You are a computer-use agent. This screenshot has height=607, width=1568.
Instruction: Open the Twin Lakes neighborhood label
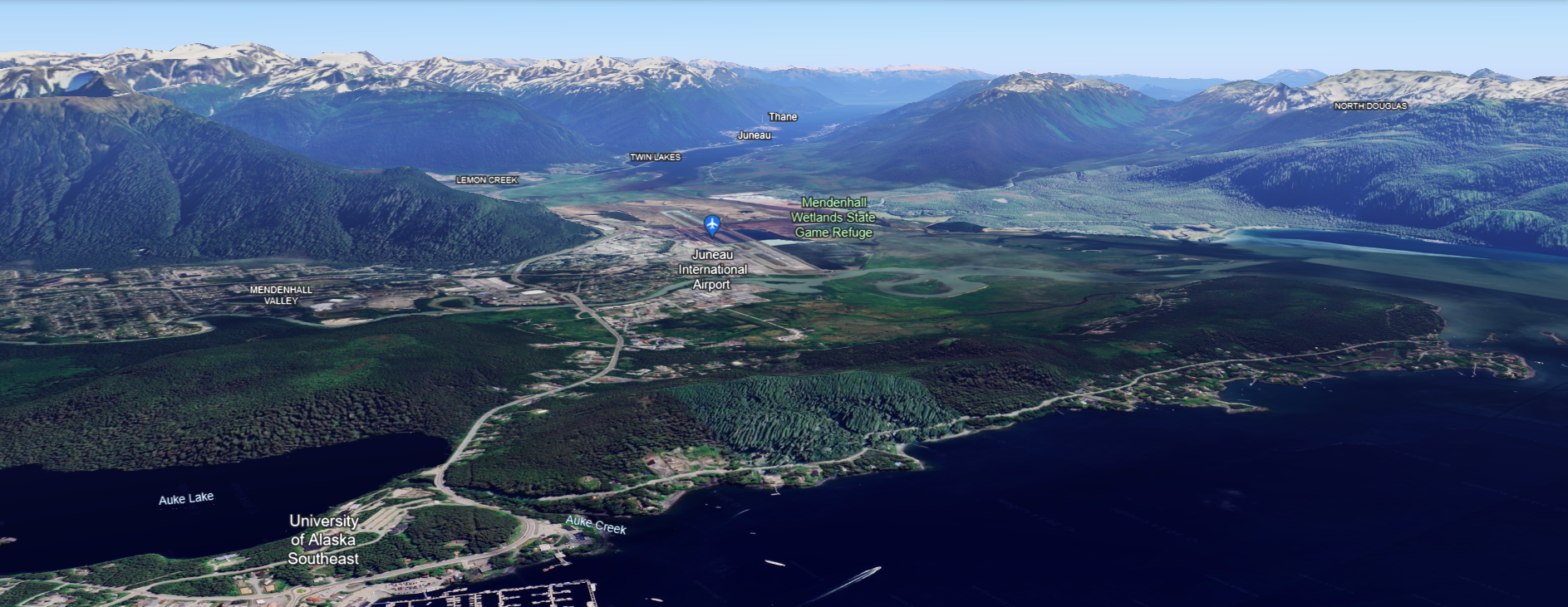pyautogui.click(x=655, y=157)
